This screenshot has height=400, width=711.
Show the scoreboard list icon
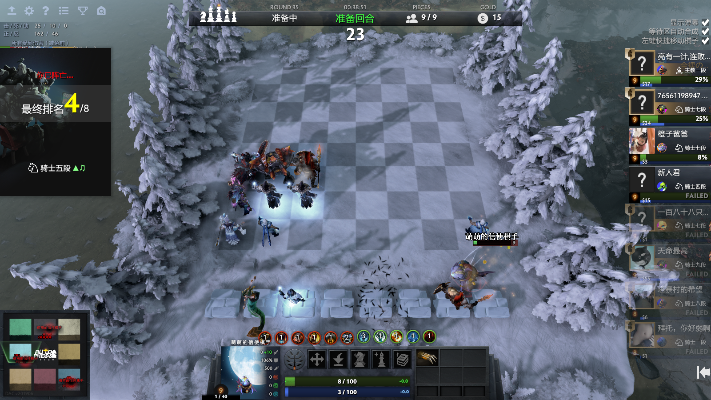(64, 11)
